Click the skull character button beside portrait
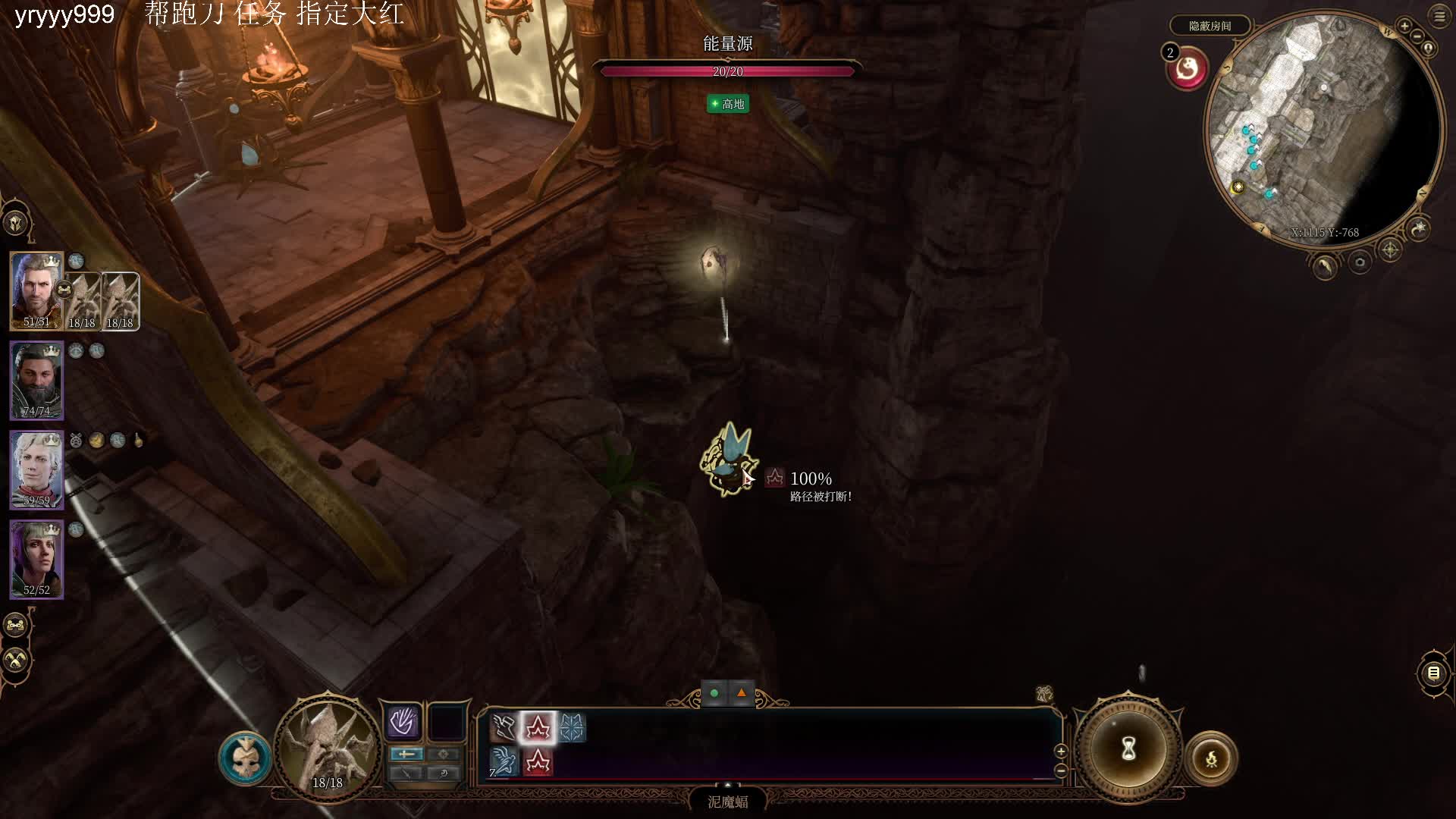 (x=244, y=758)
